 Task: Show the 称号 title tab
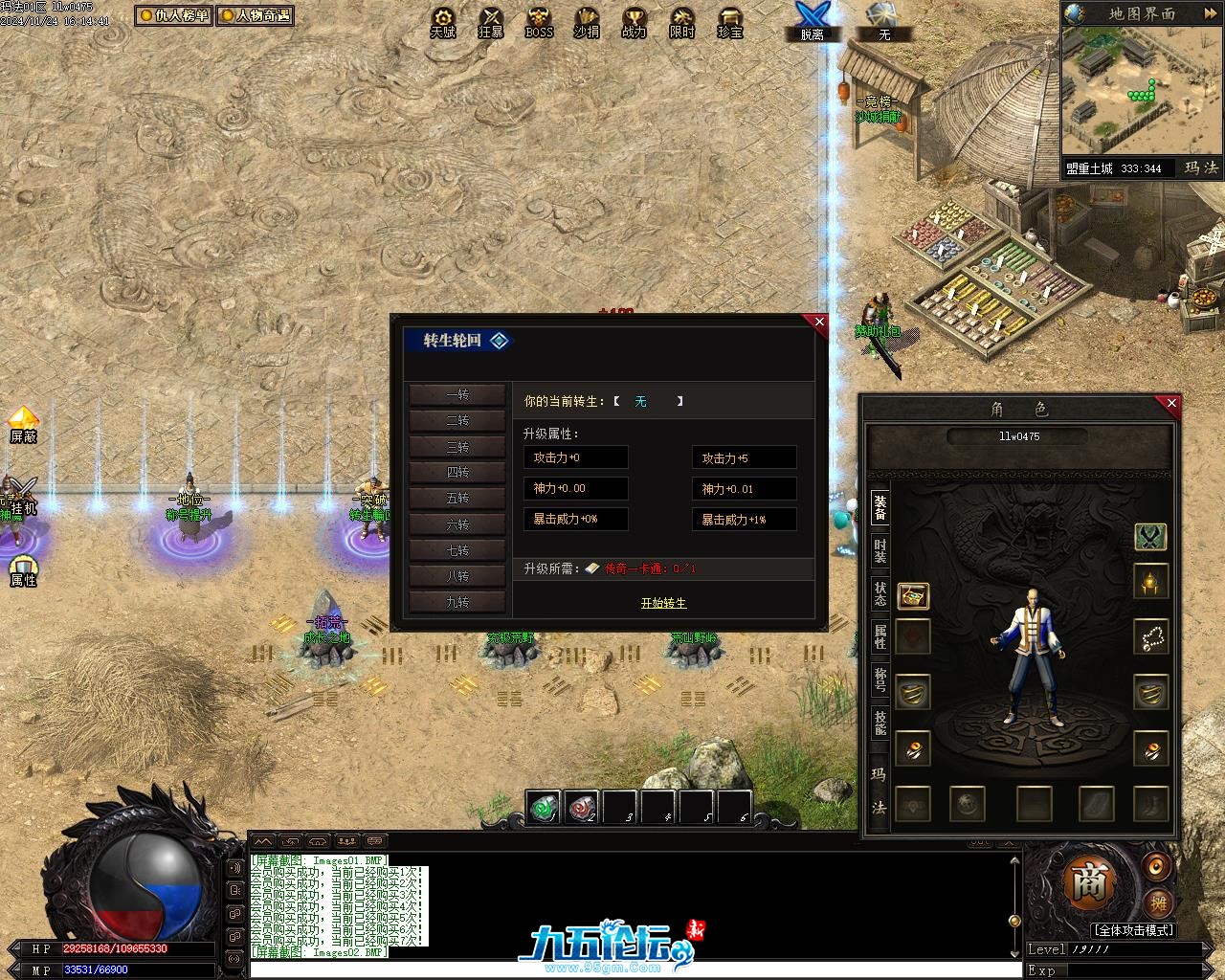(x=880, y=680)
